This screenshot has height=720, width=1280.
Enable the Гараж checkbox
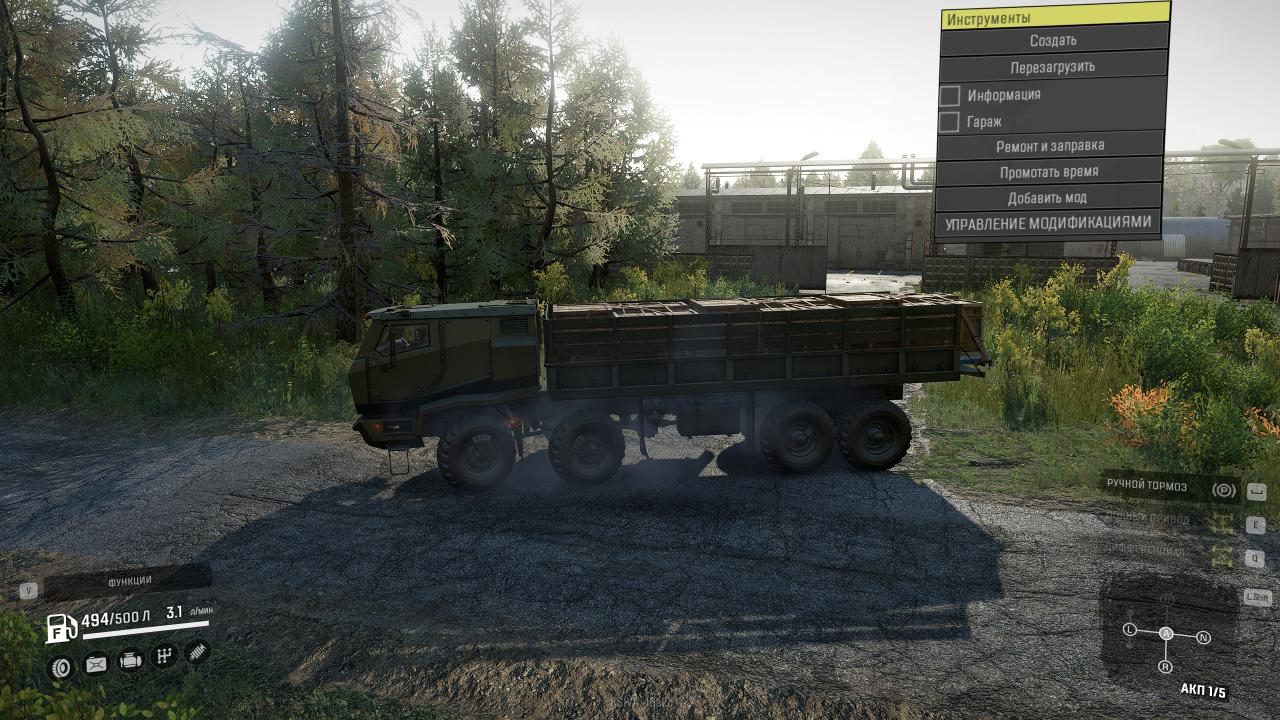(950, 122)
